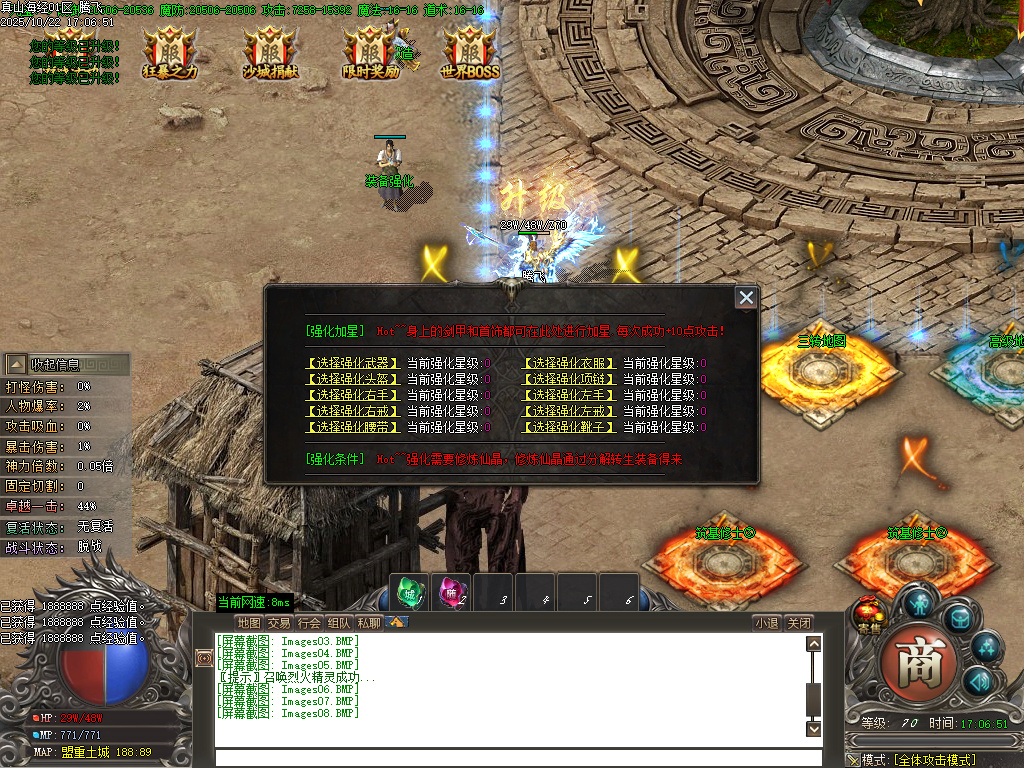Choose 选择强化靴子 boots enhancement
The image size is (1024, 768).
569,427
